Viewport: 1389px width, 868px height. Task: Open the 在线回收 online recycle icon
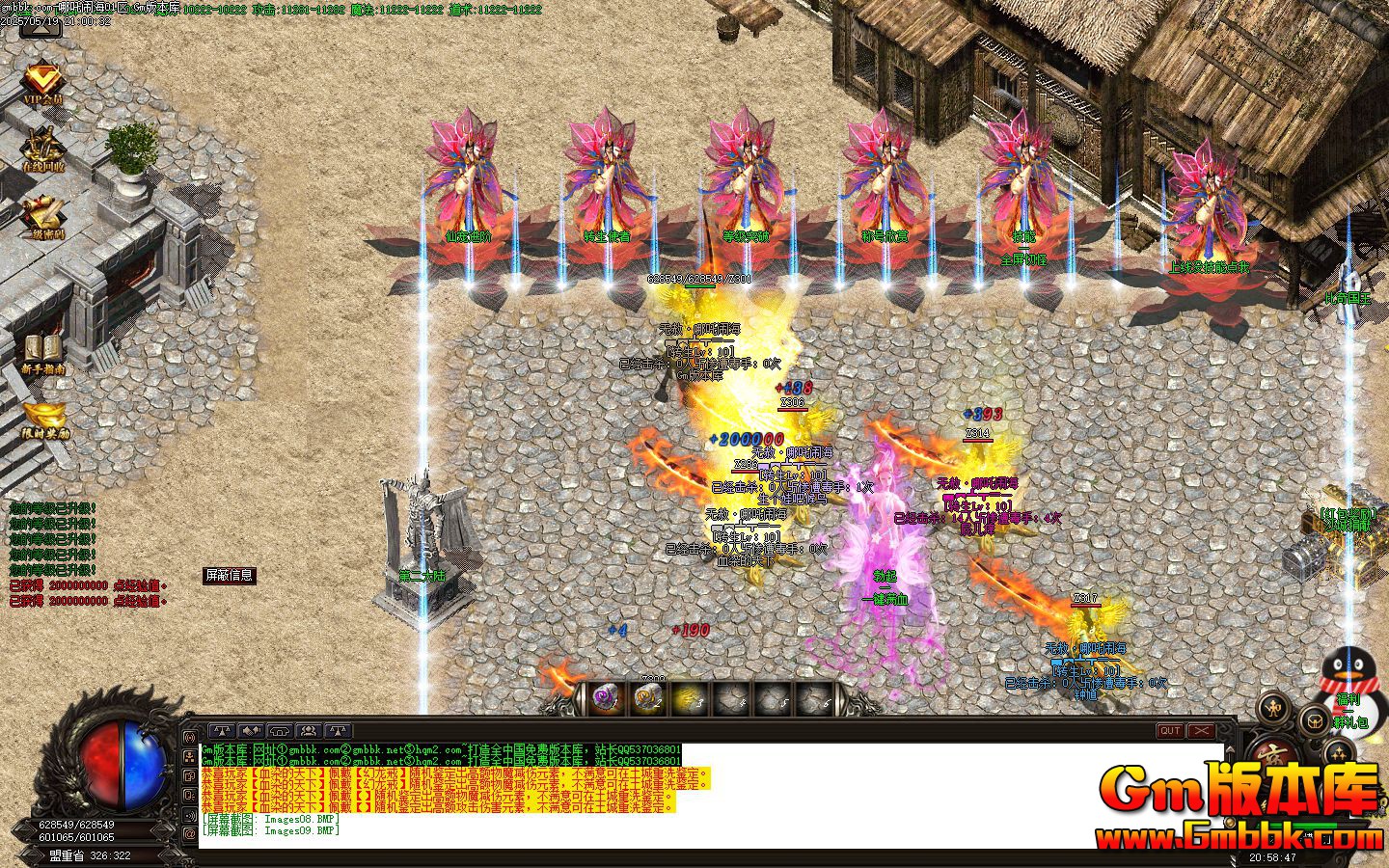click(x=43, y=149)
